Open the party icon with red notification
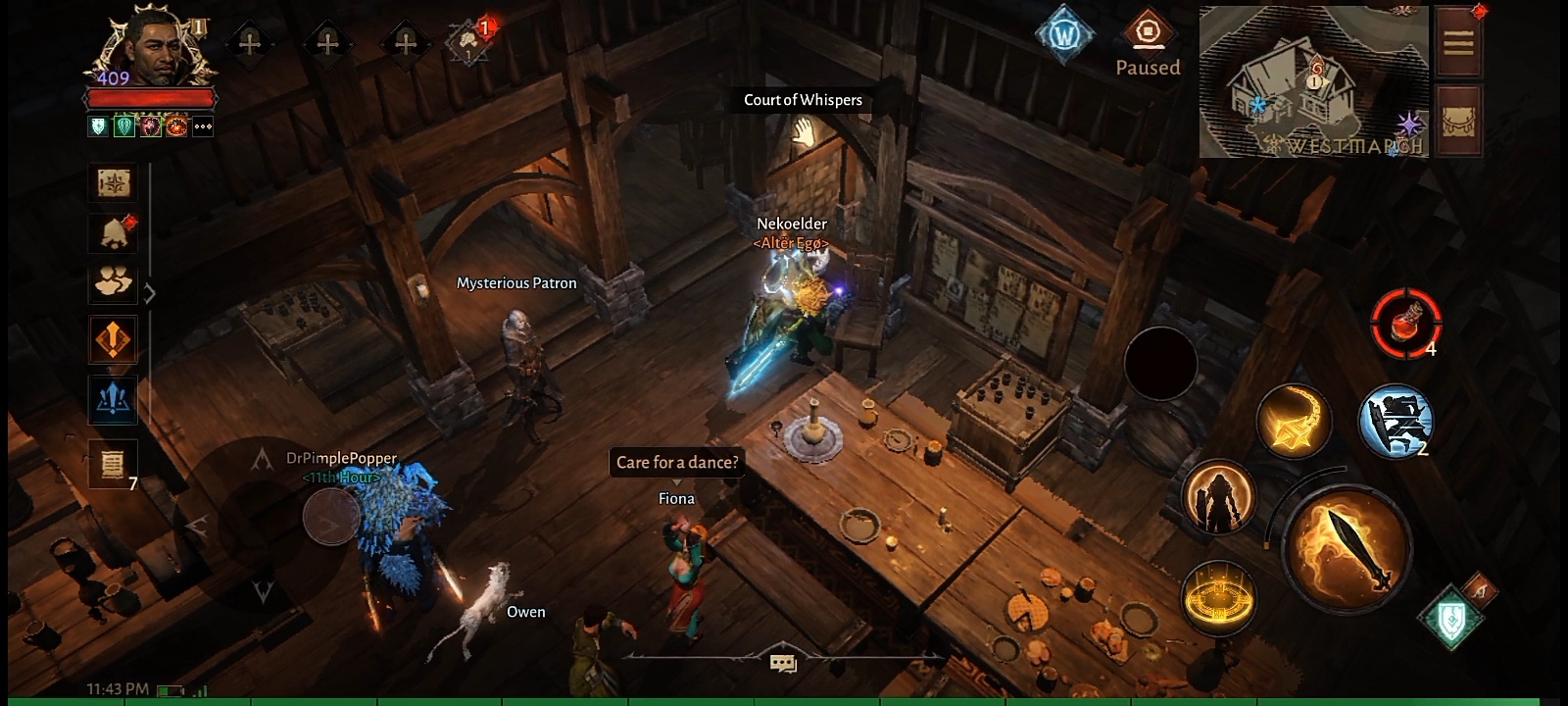The image size is (1568, 706). (x=470, y=43)
